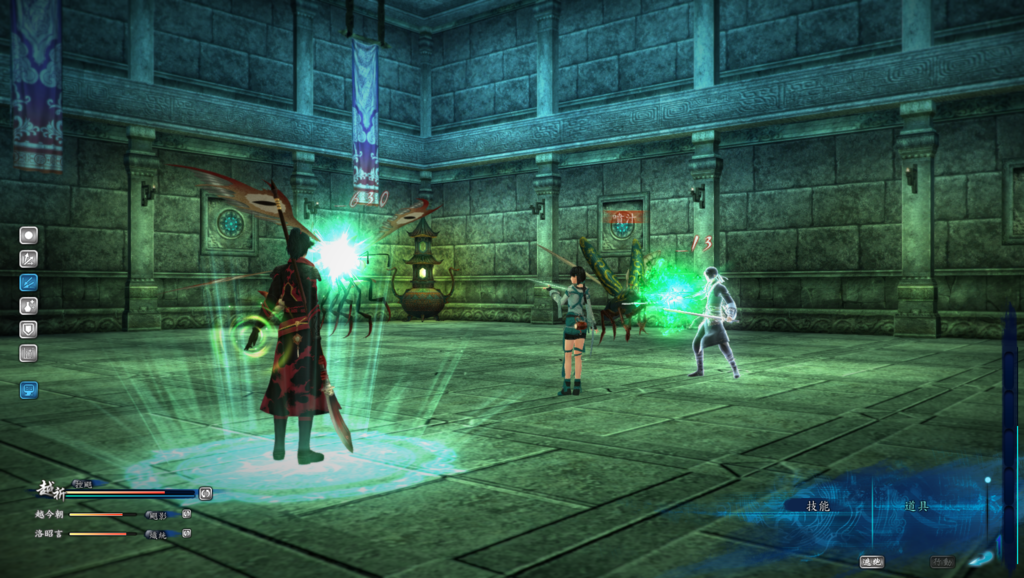Select party member 越今朝
The image size is (1024, 578).
(x=50, y=514)
